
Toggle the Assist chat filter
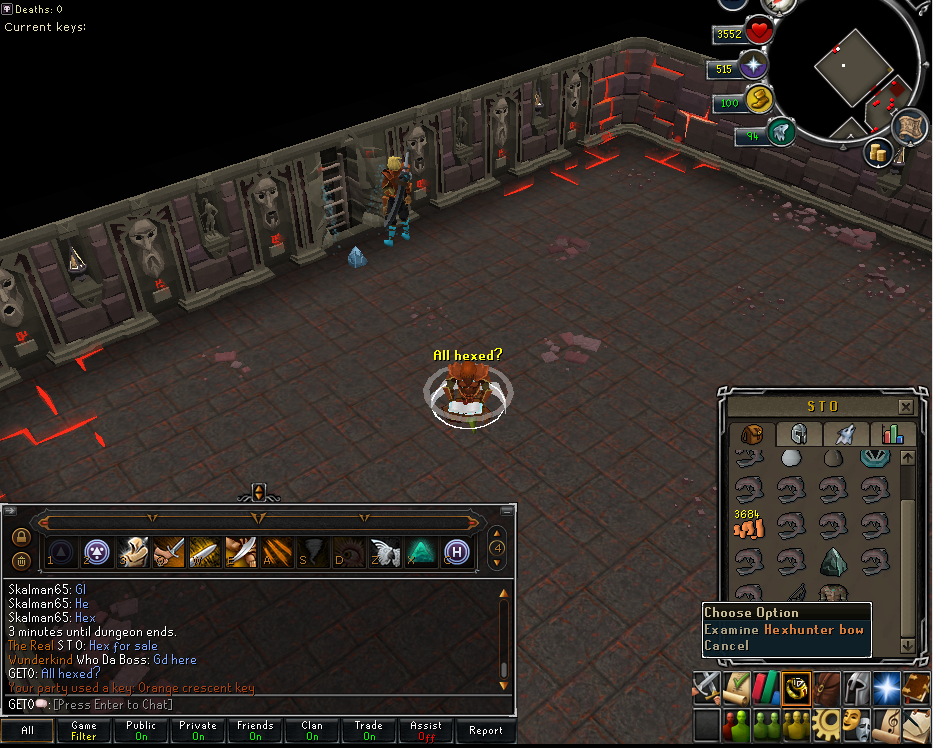[426, 731]
